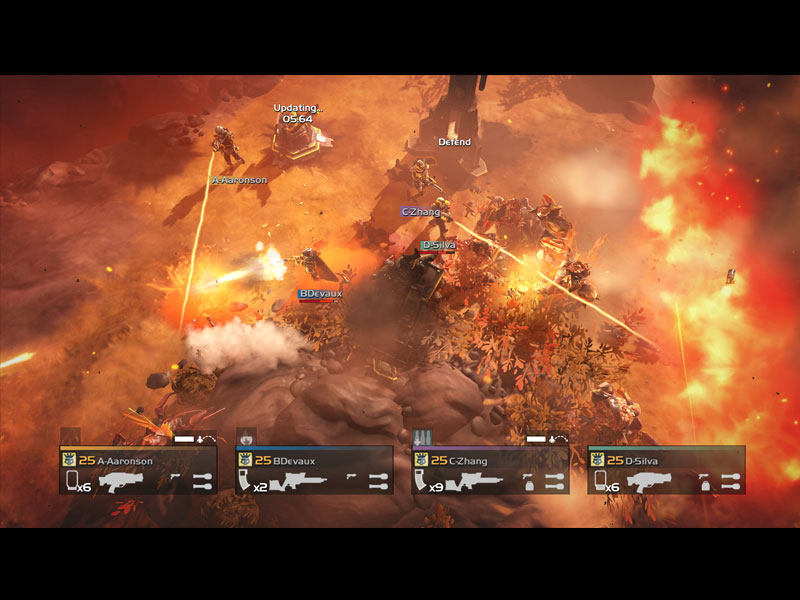Click A-Aaronson's magazine icon
Viewport: 800px width, 600px height.
pyautogui.click(x=71, y=482)
